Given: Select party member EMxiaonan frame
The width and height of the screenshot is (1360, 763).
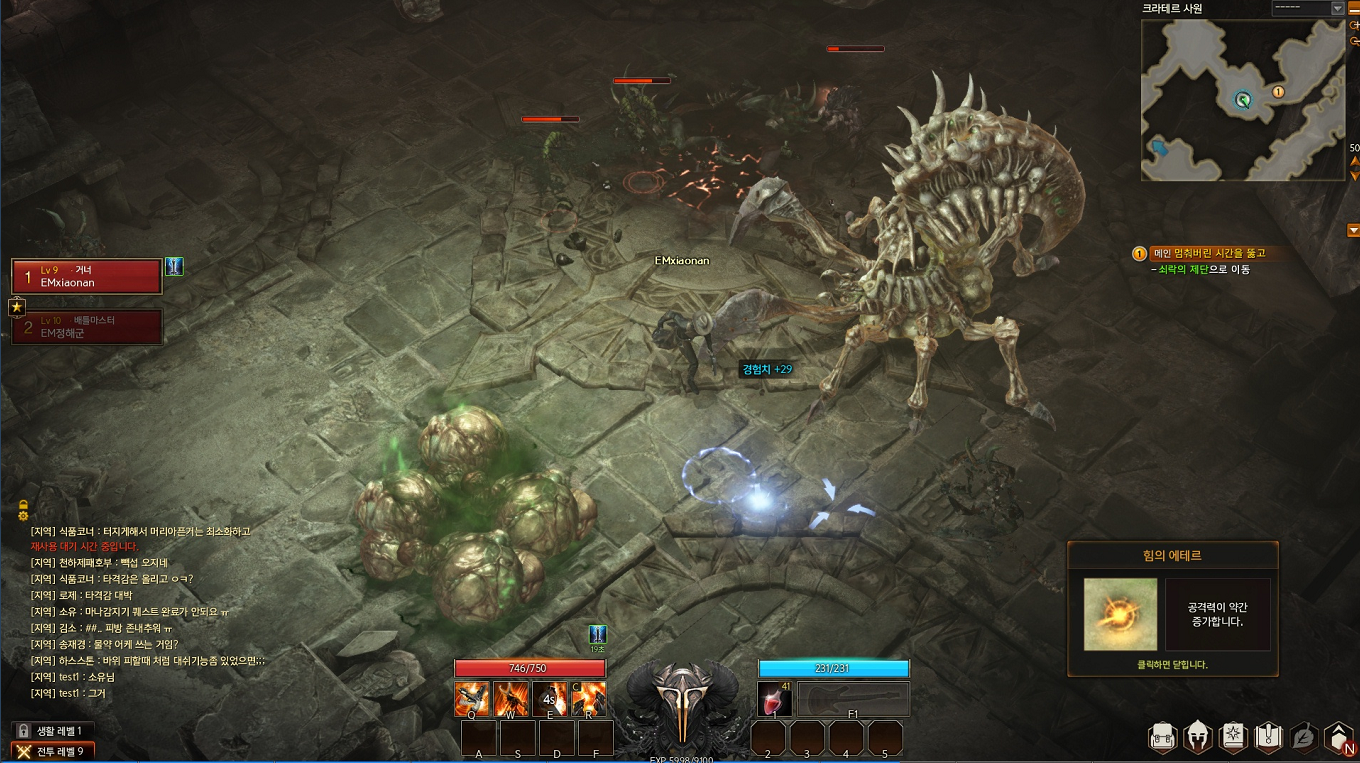Looking at the screenshot, I should 86,276.
